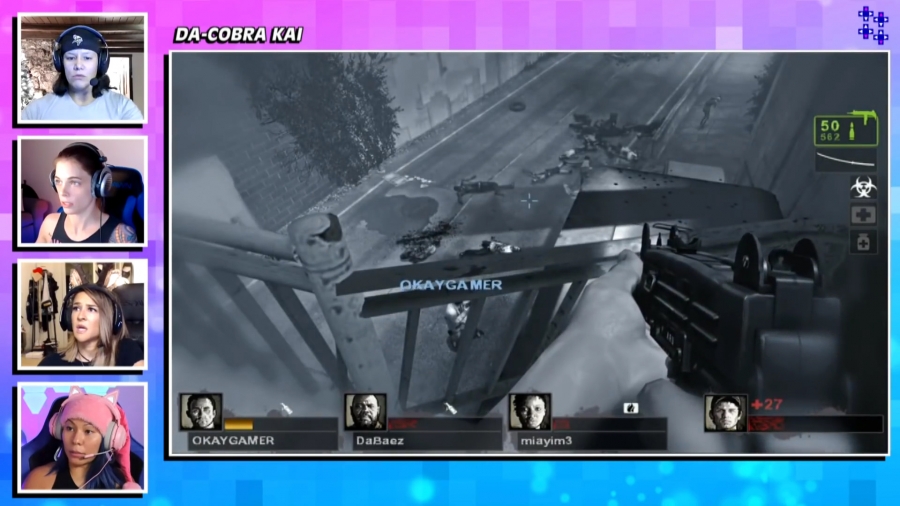
Task: Pick miayim3's teammate portrait
Action: click(529, 412)
